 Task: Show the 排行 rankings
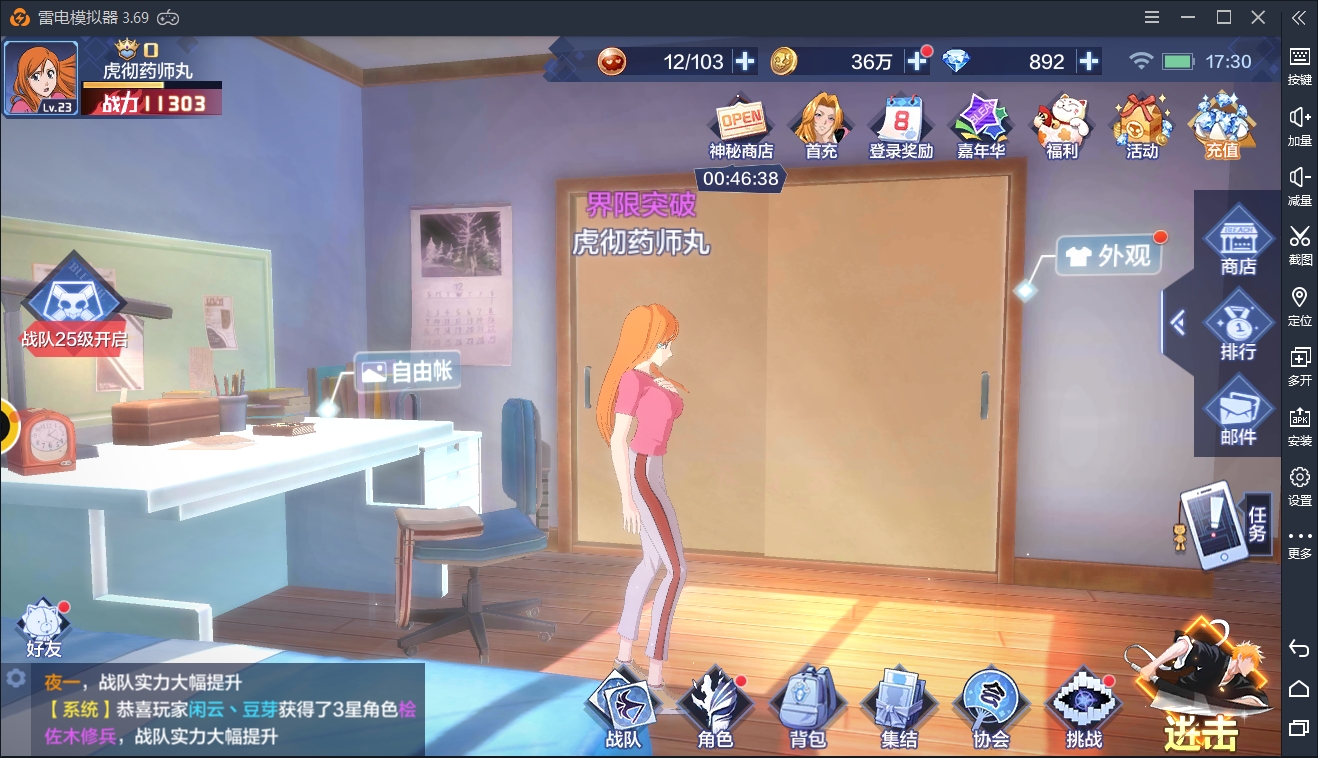[1238, 329]
